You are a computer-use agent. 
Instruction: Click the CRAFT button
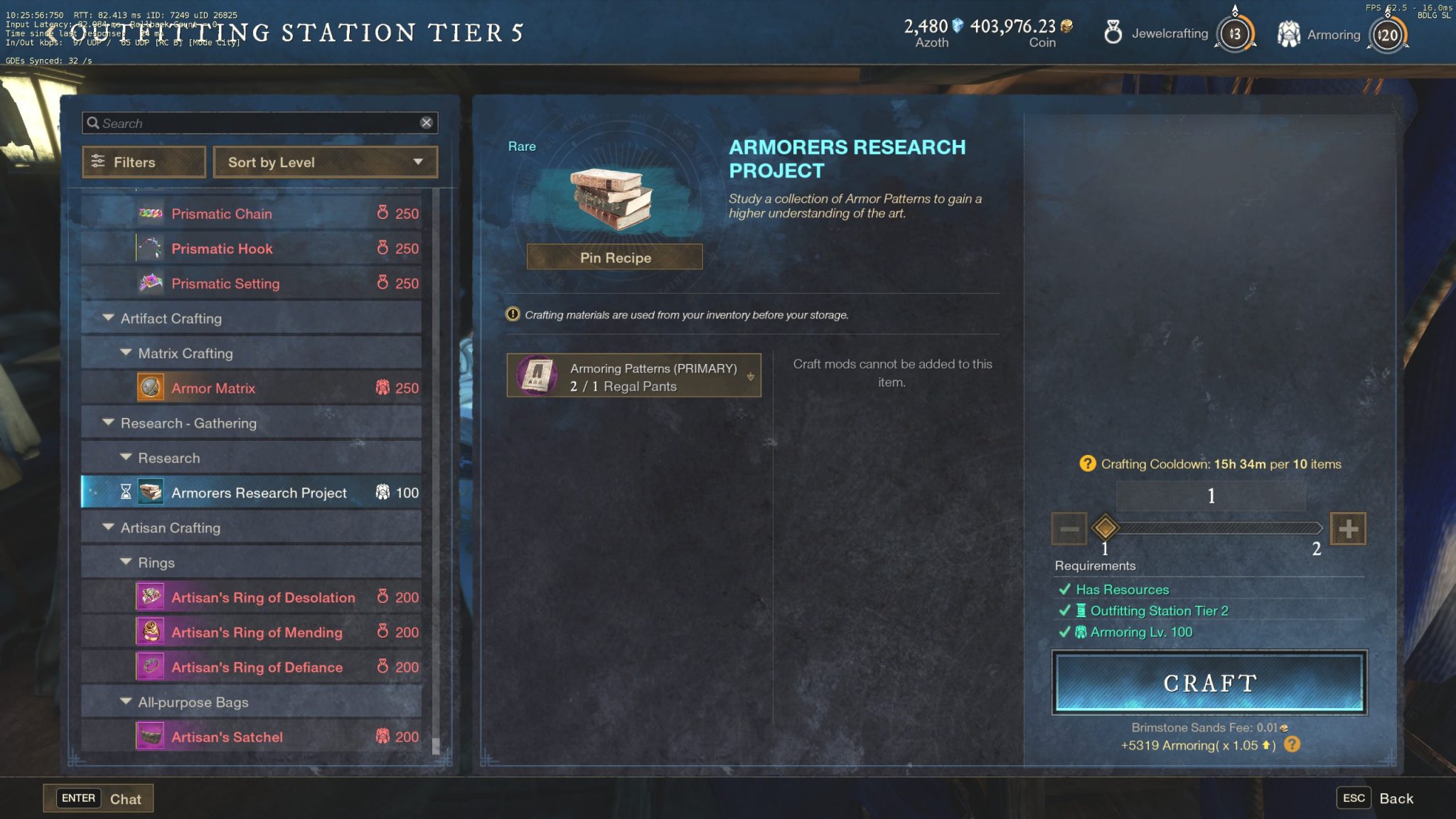[1211, 682]
